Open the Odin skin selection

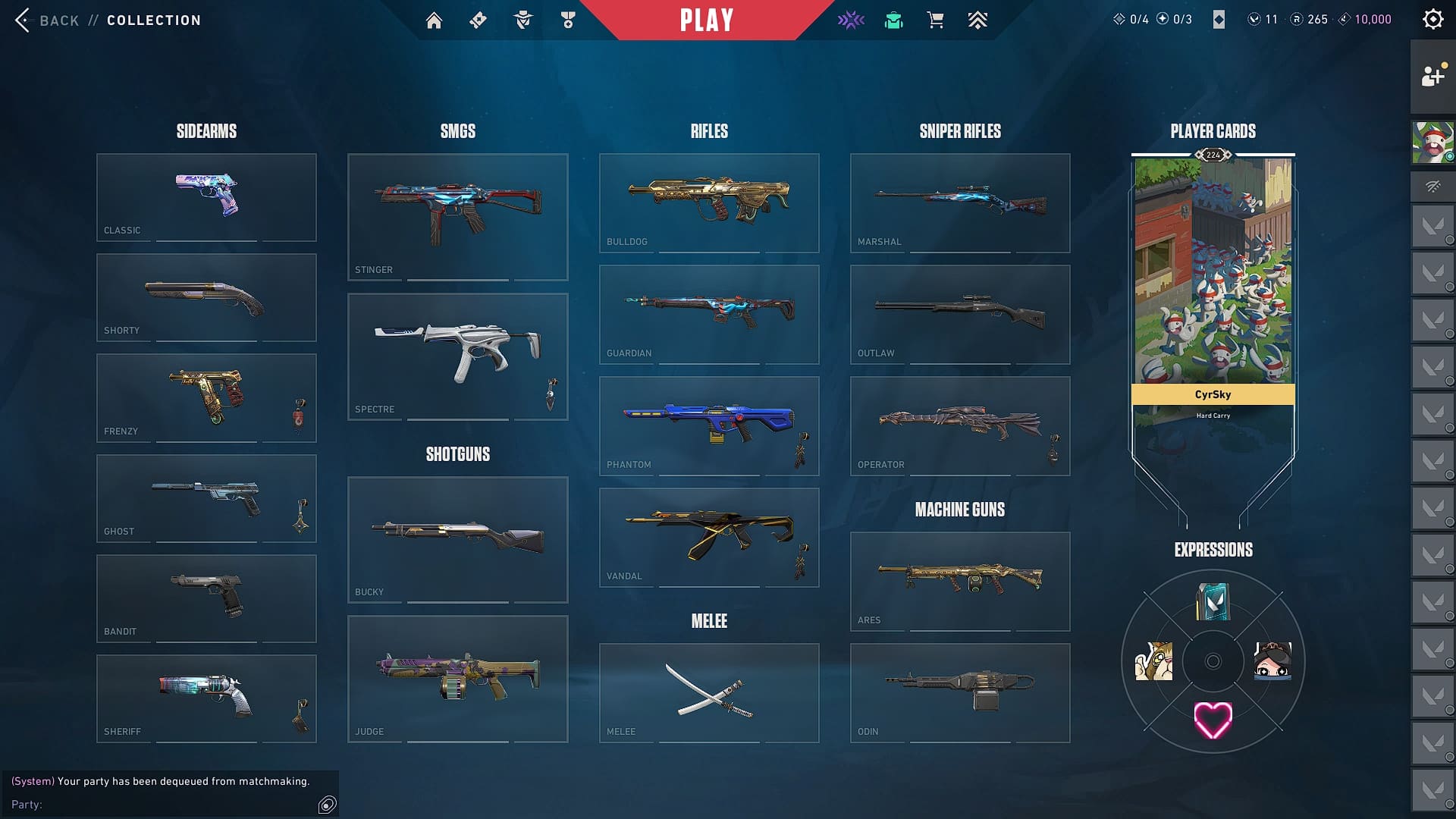[960, 692]
